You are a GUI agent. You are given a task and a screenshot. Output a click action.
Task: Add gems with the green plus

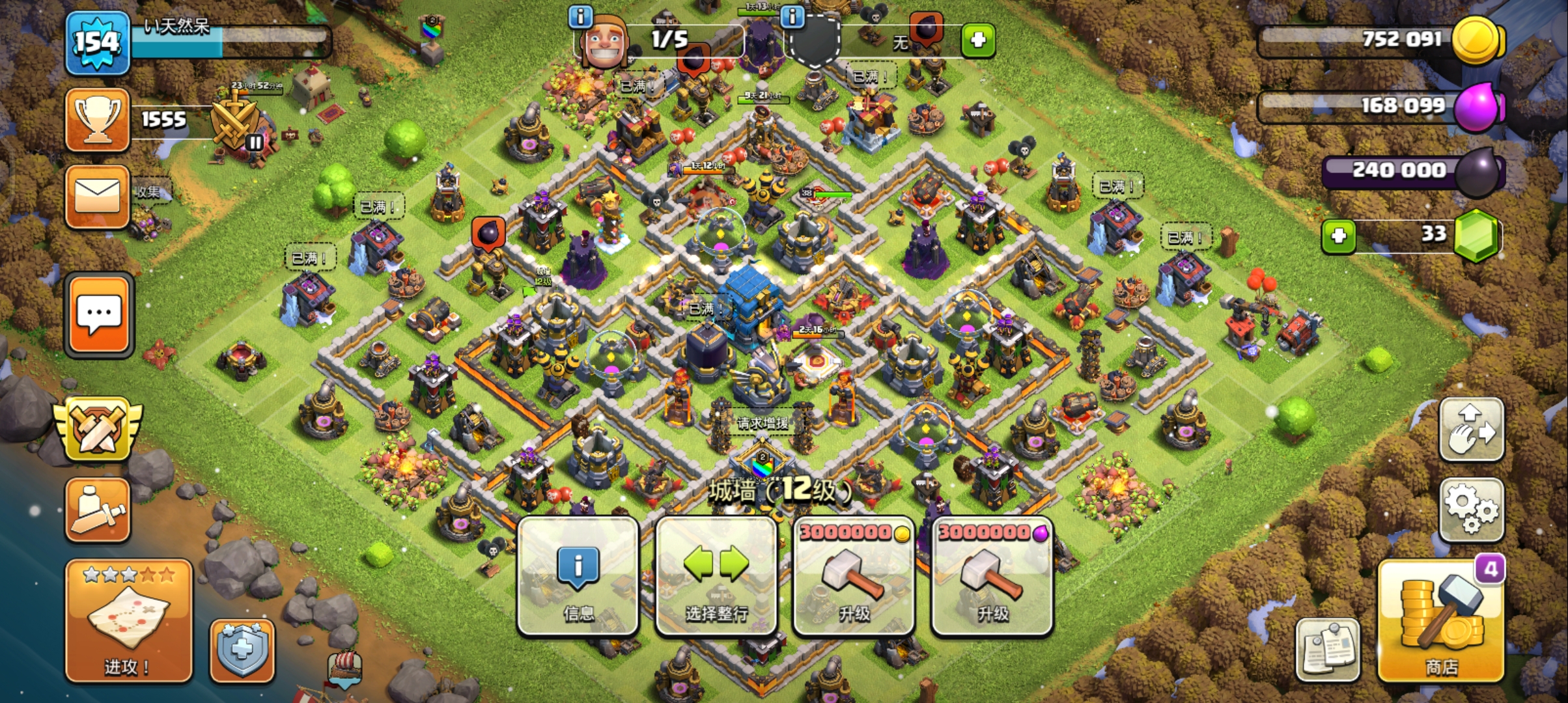pyautogui.click(x=1338, y=236)
